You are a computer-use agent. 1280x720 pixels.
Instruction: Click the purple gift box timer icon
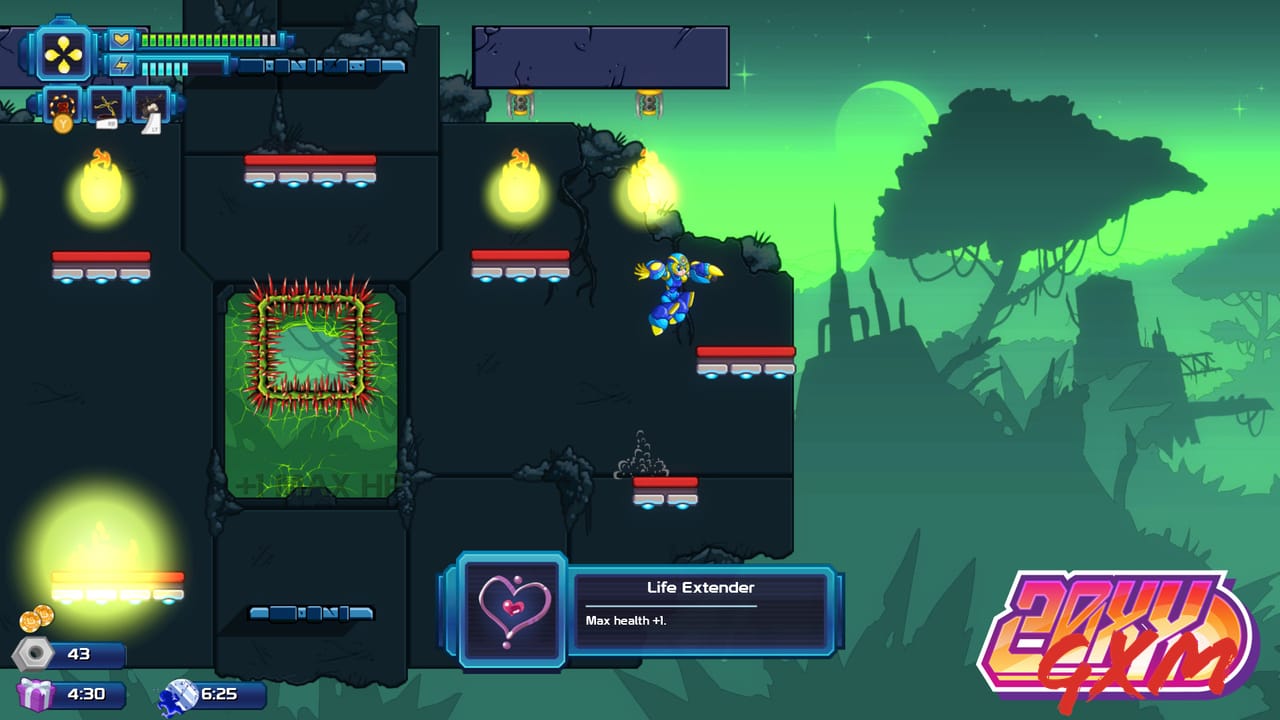(x=33, y=693)
